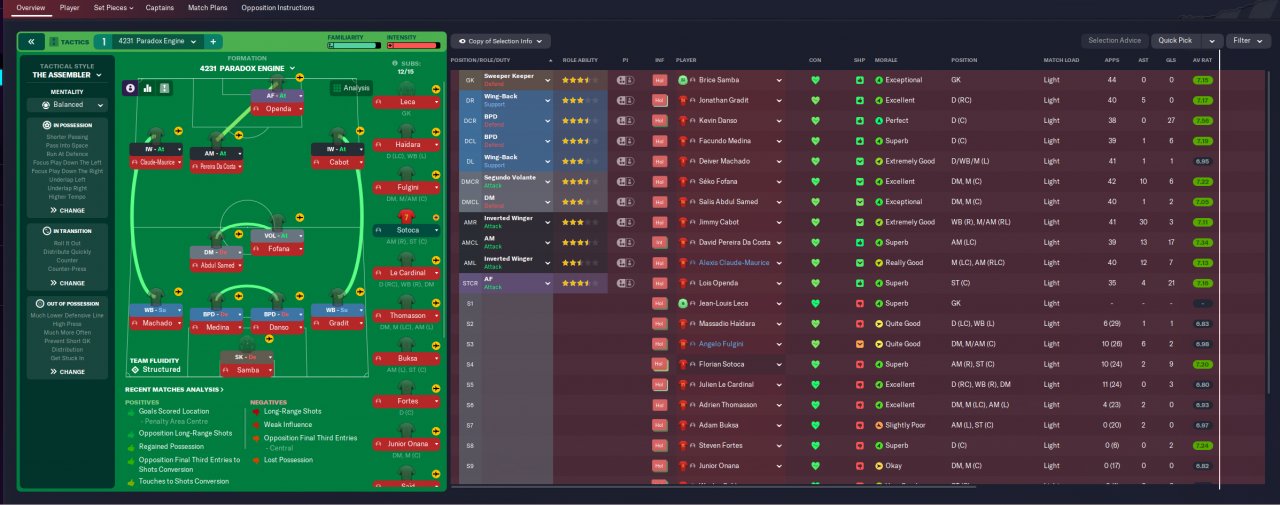Change the Balanced mentality dropdown
Viewport: 1280px width, 505px height.
(x=67, y=104)
